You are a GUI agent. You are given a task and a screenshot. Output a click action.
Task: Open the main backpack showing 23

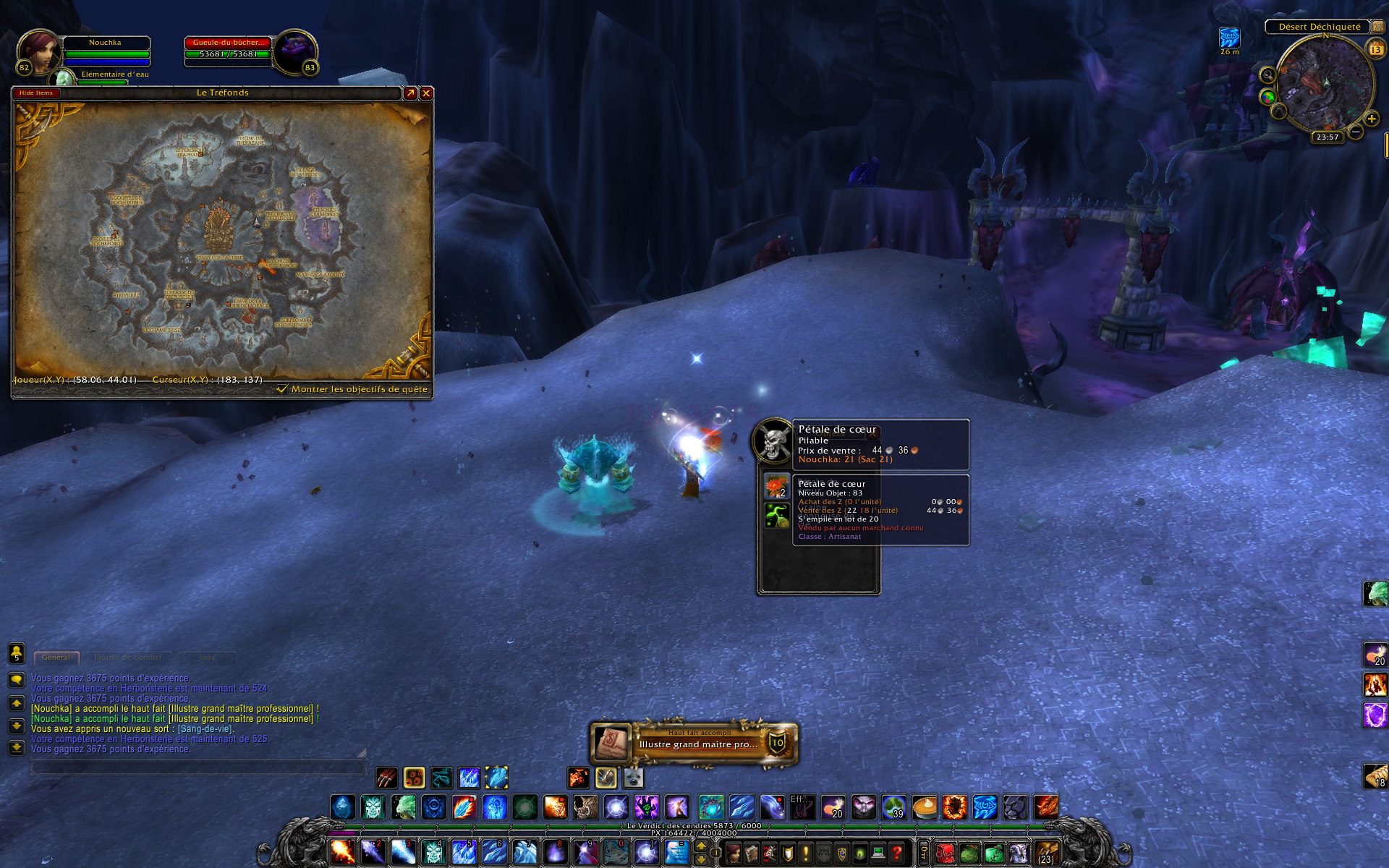(x=1046, y=854)
